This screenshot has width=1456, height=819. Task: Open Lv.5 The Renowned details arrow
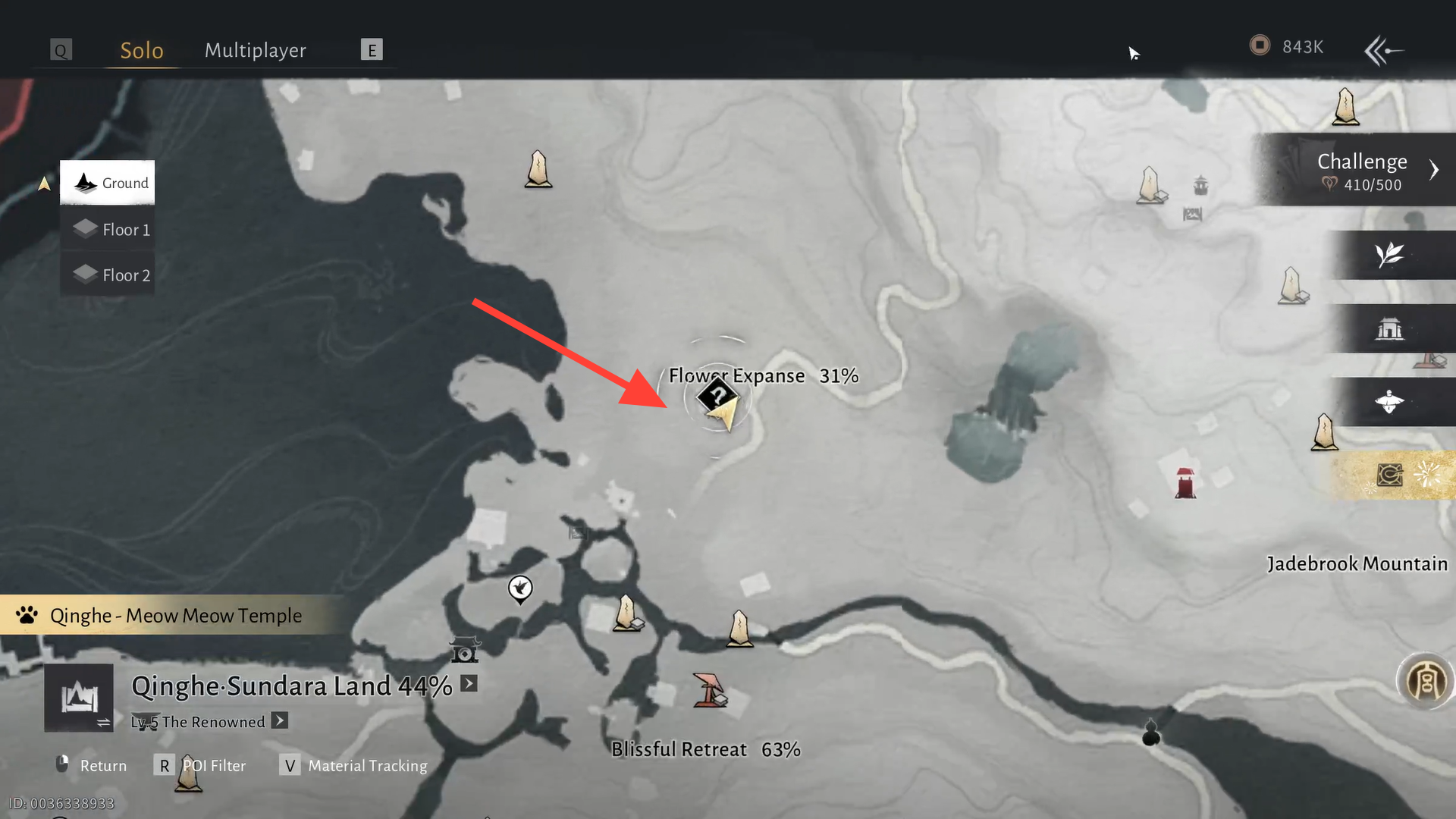point(280,720)
